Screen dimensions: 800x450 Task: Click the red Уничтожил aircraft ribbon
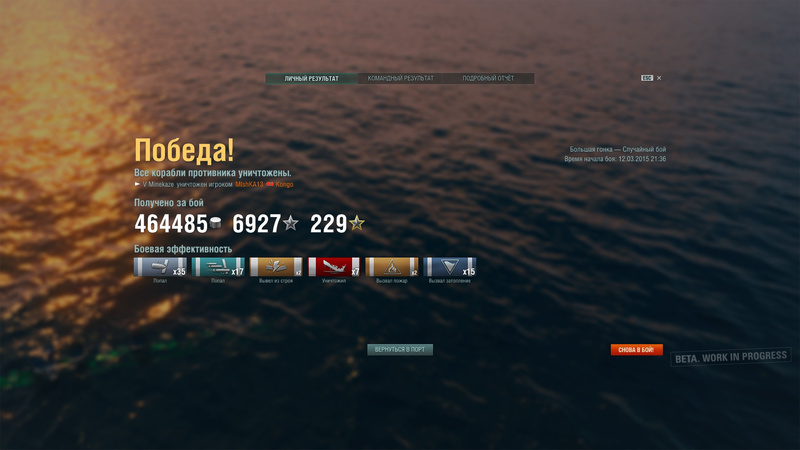334,267
